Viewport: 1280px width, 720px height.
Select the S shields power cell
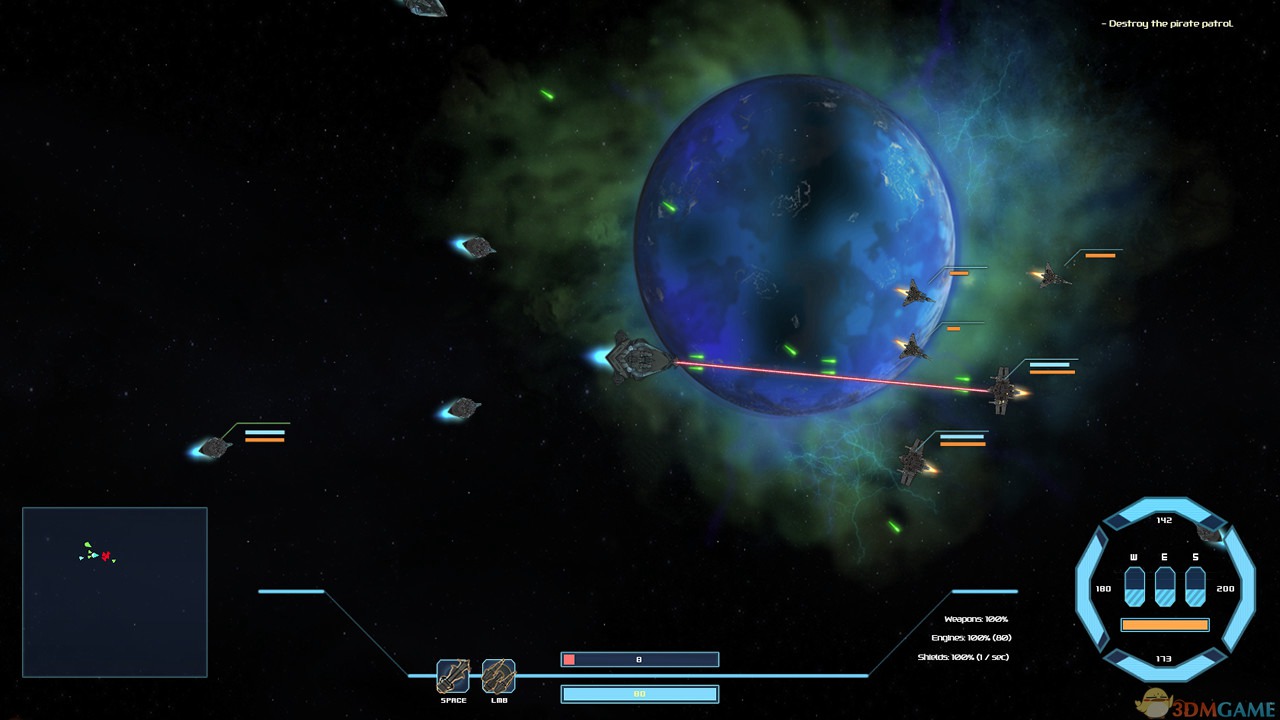(1195, 586)
